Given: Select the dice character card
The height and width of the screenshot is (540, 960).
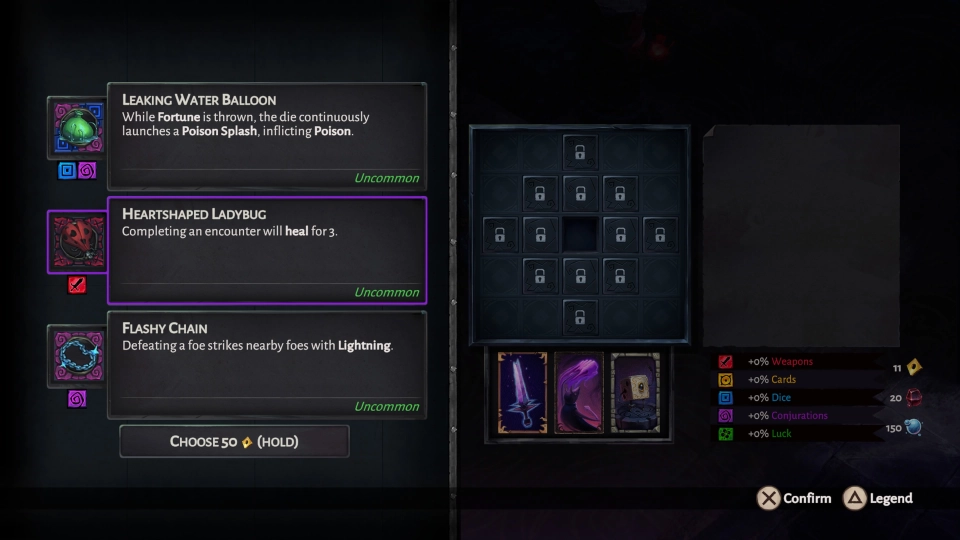Looking at the screenshot, I should [635, 392].
